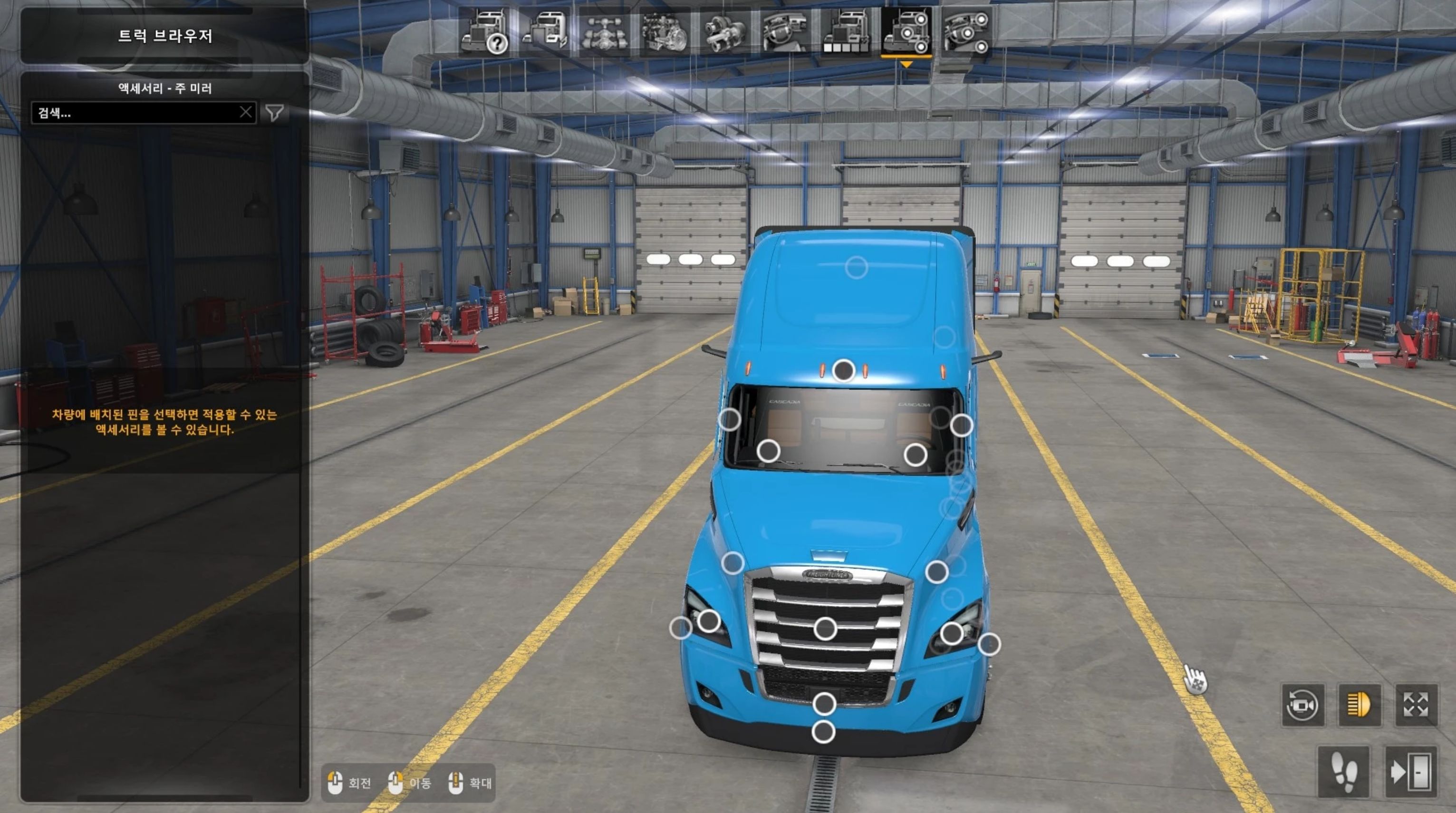Open the interior accessories tab with cabin pins
Viewport: 1456px width, 813px height.
pyautogui.click(x=966, y=32)
